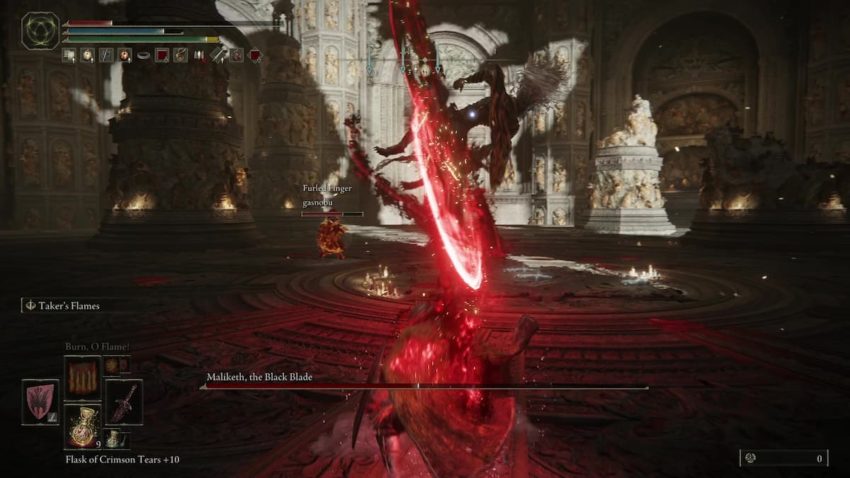Screen dimensions: 850x478
Task: Select the Burn, O Flame! spell slot
Action: pyautogui.click(x=82, y=378)
